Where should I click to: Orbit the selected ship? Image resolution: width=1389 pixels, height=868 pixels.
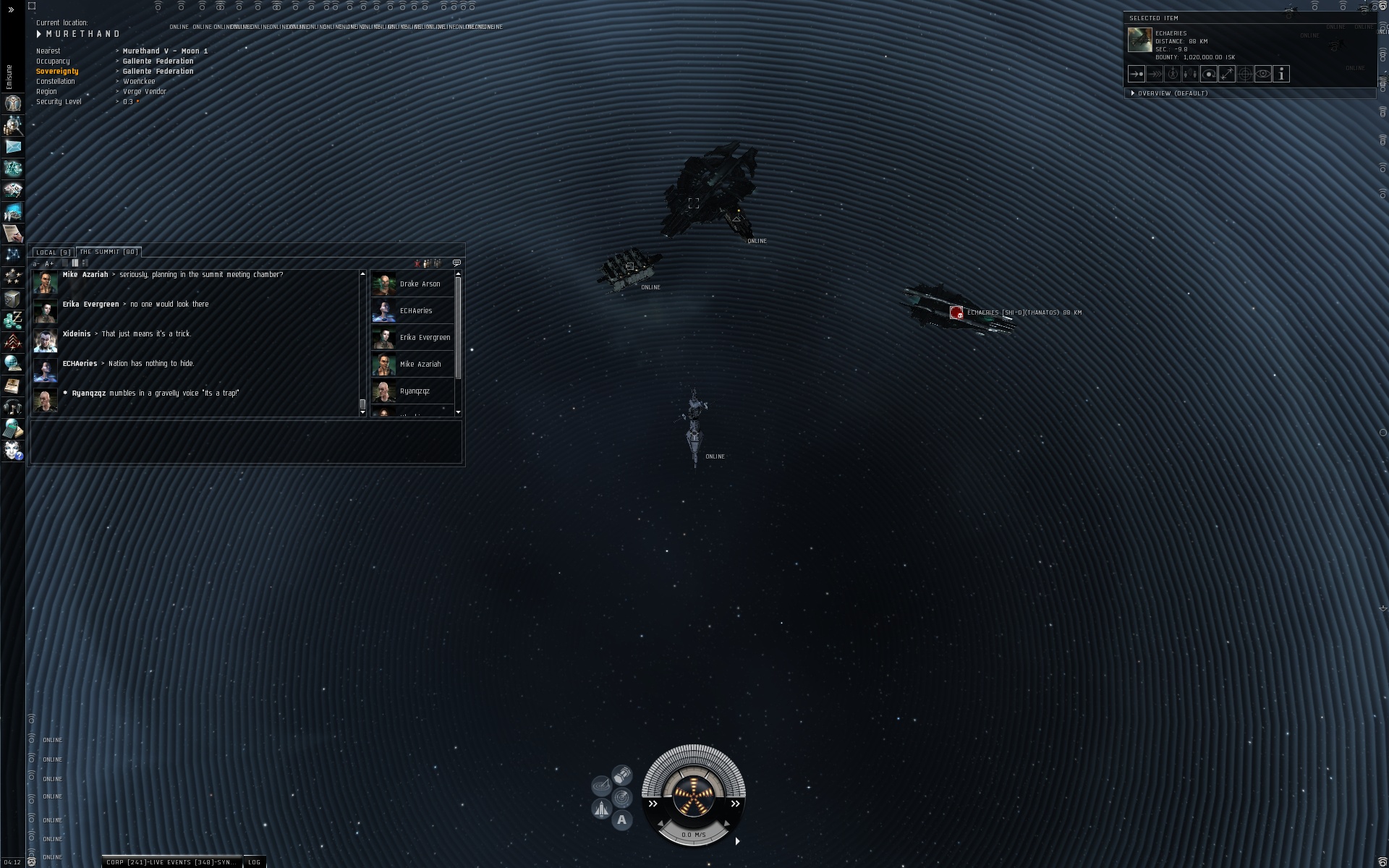[x=1209, y=74]
